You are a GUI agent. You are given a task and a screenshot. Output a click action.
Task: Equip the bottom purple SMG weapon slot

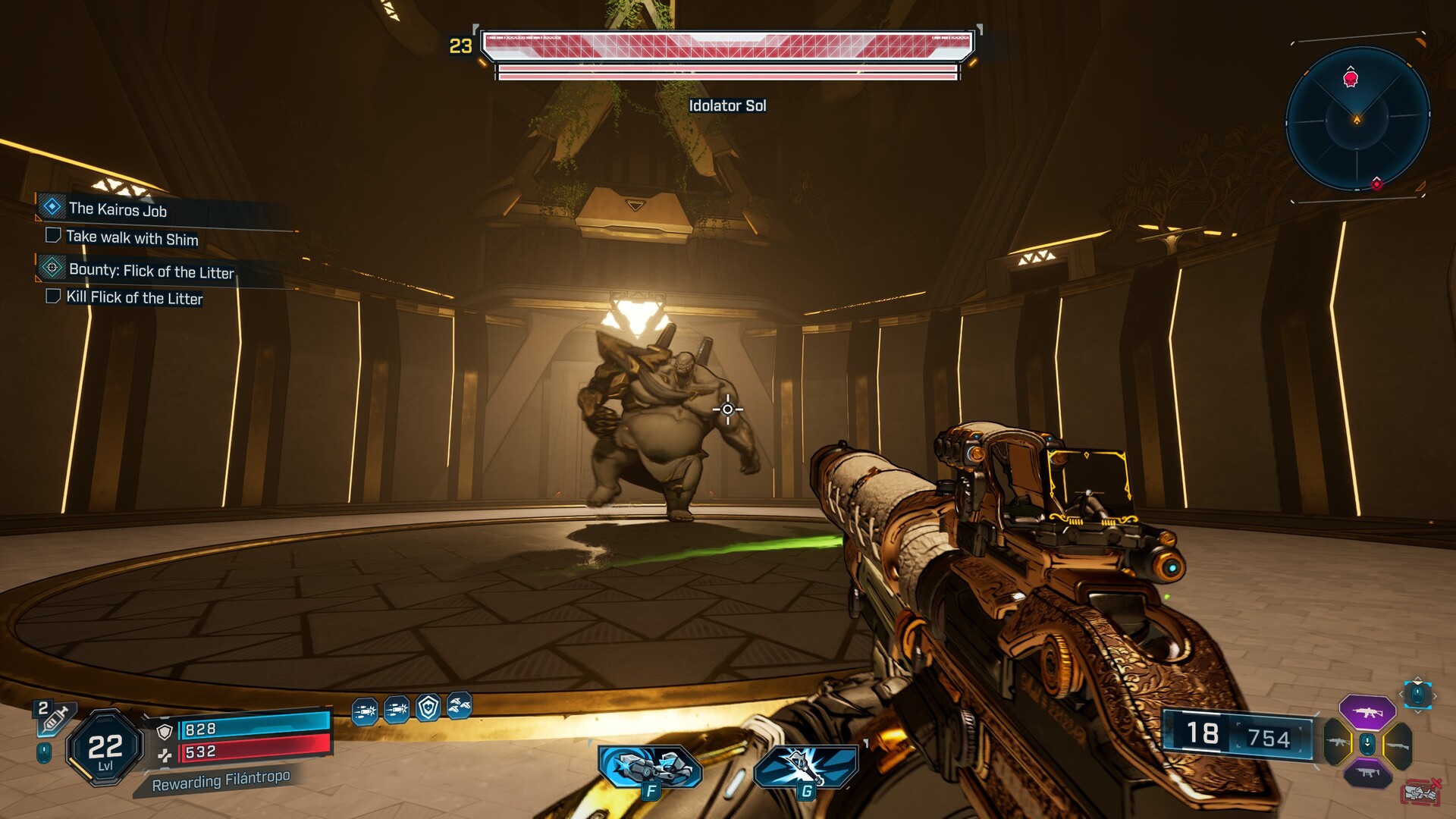pyautogui.click(x=1367, y=773)
